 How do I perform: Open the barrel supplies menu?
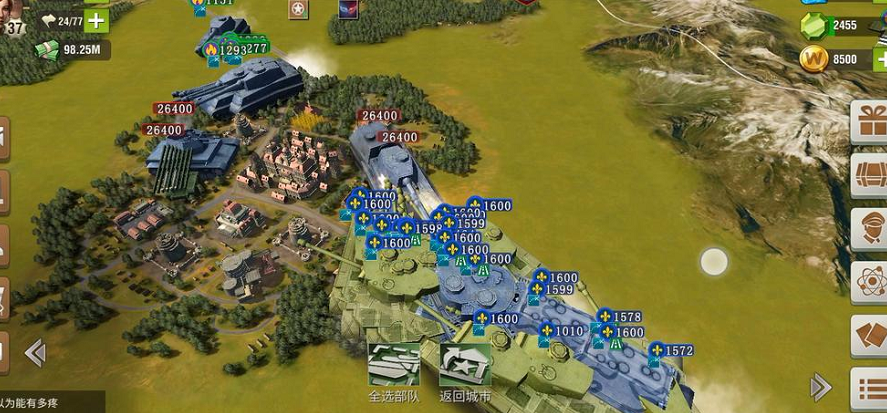point(868,178)
